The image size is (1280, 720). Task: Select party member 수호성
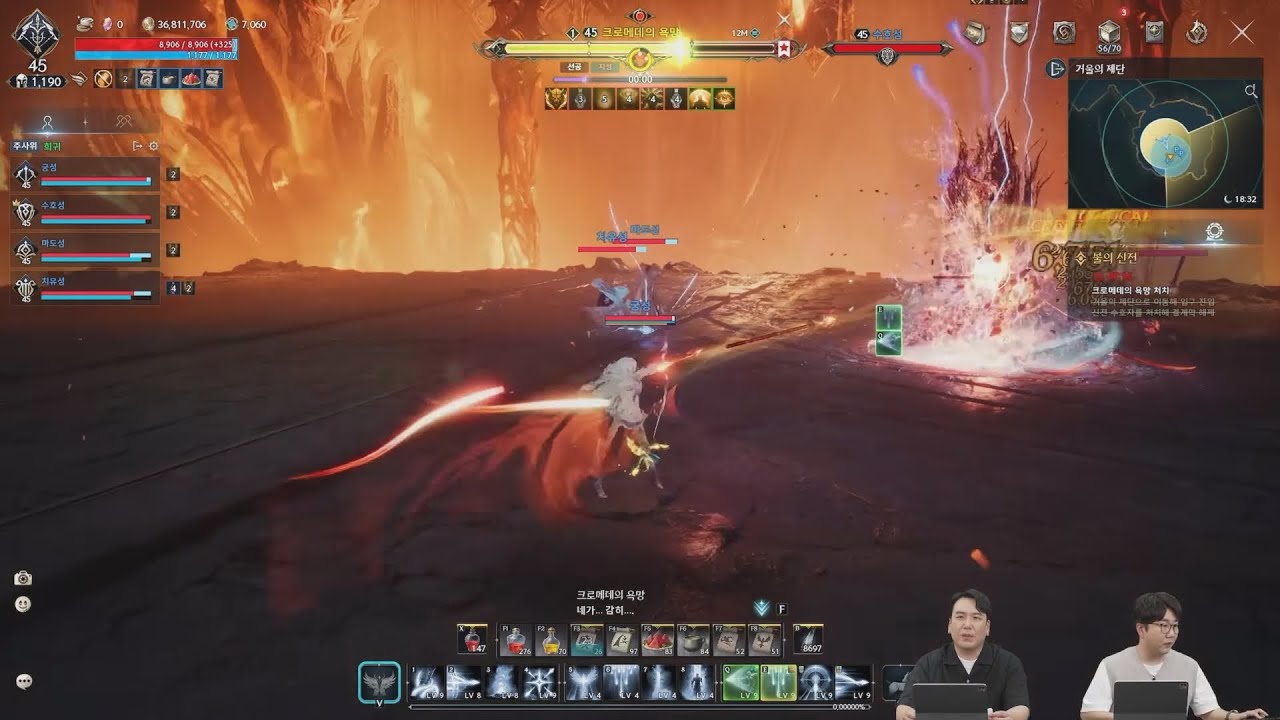click(86, 211)
